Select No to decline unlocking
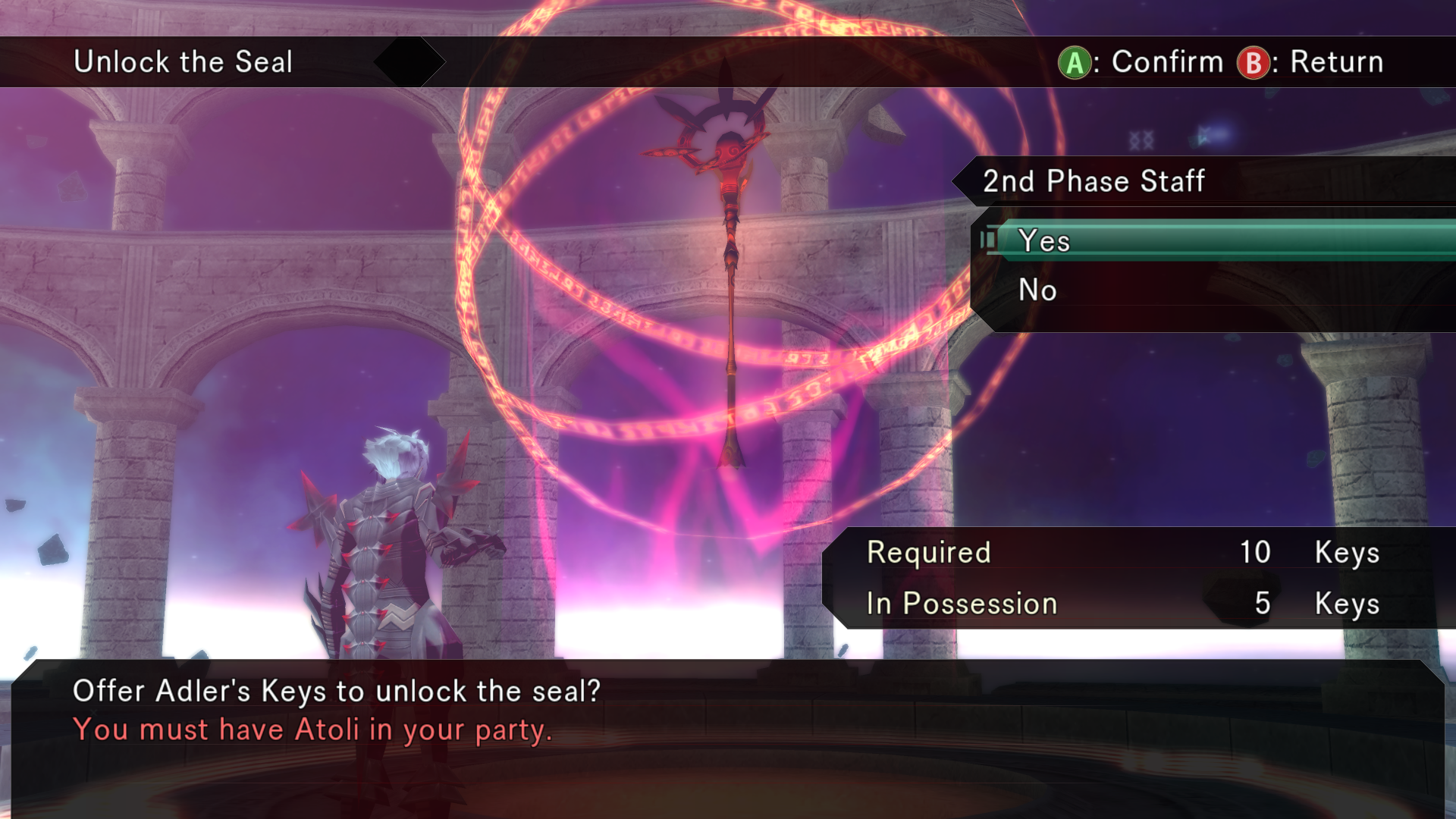Screen dimensions: 1456x819 1037,290
